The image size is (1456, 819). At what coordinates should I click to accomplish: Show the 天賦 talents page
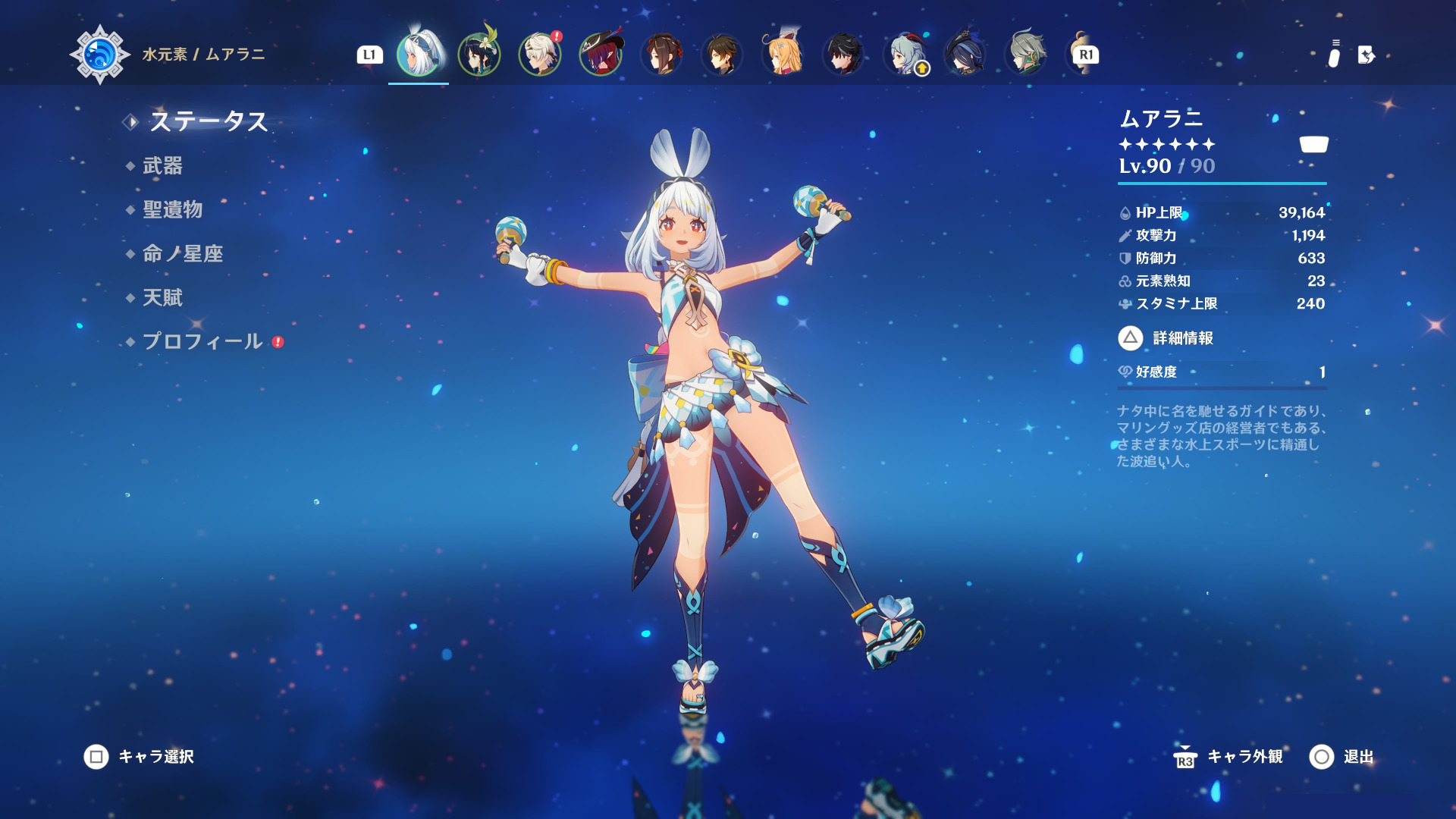[162, 298]
